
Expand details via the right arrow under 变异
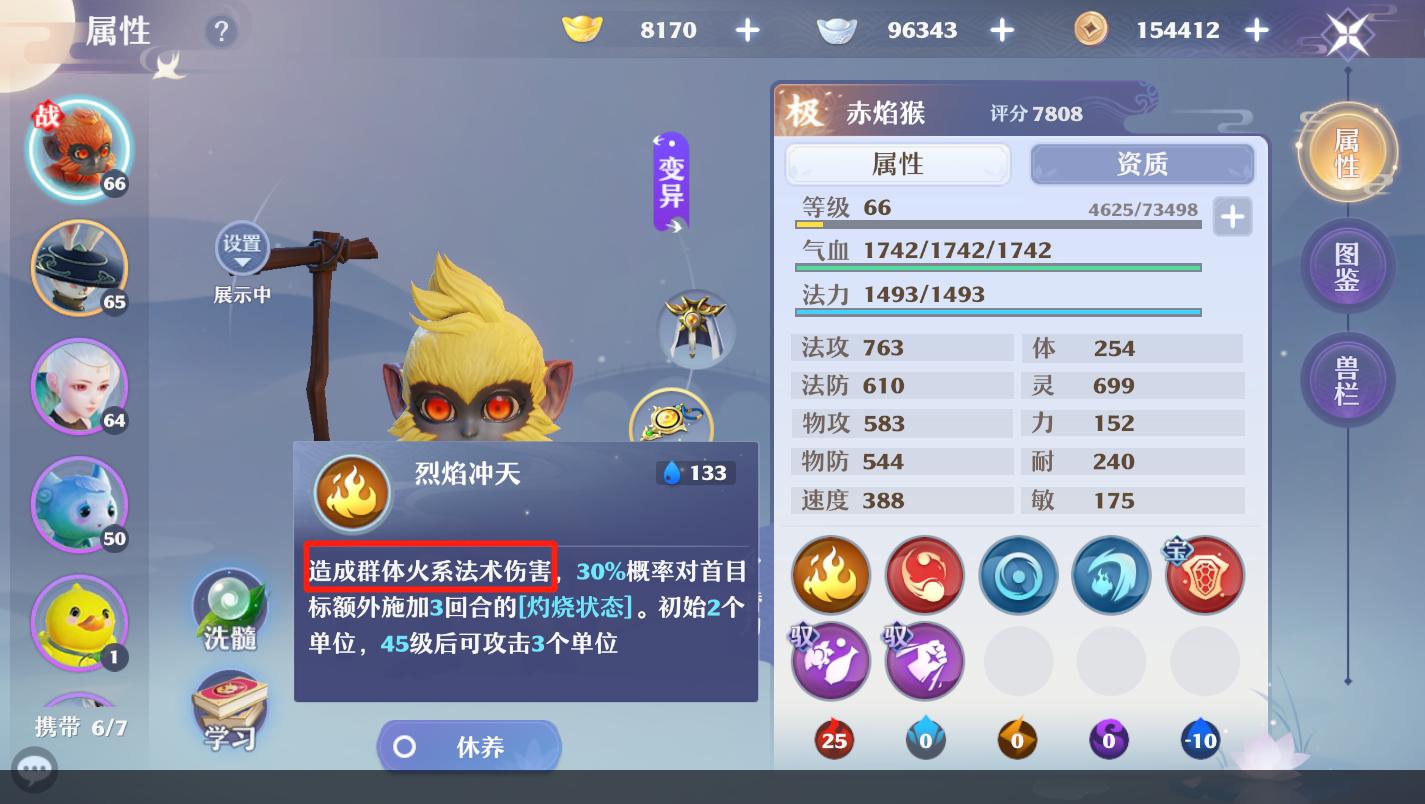pos(675,227)
